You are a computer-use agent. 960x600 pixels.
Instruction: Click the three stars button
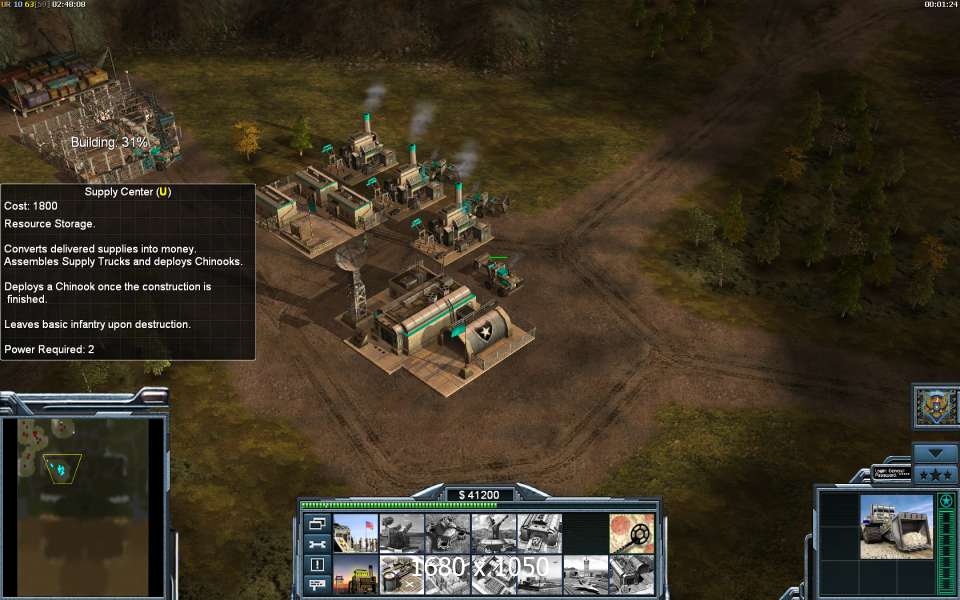click(x=936, y=474)
